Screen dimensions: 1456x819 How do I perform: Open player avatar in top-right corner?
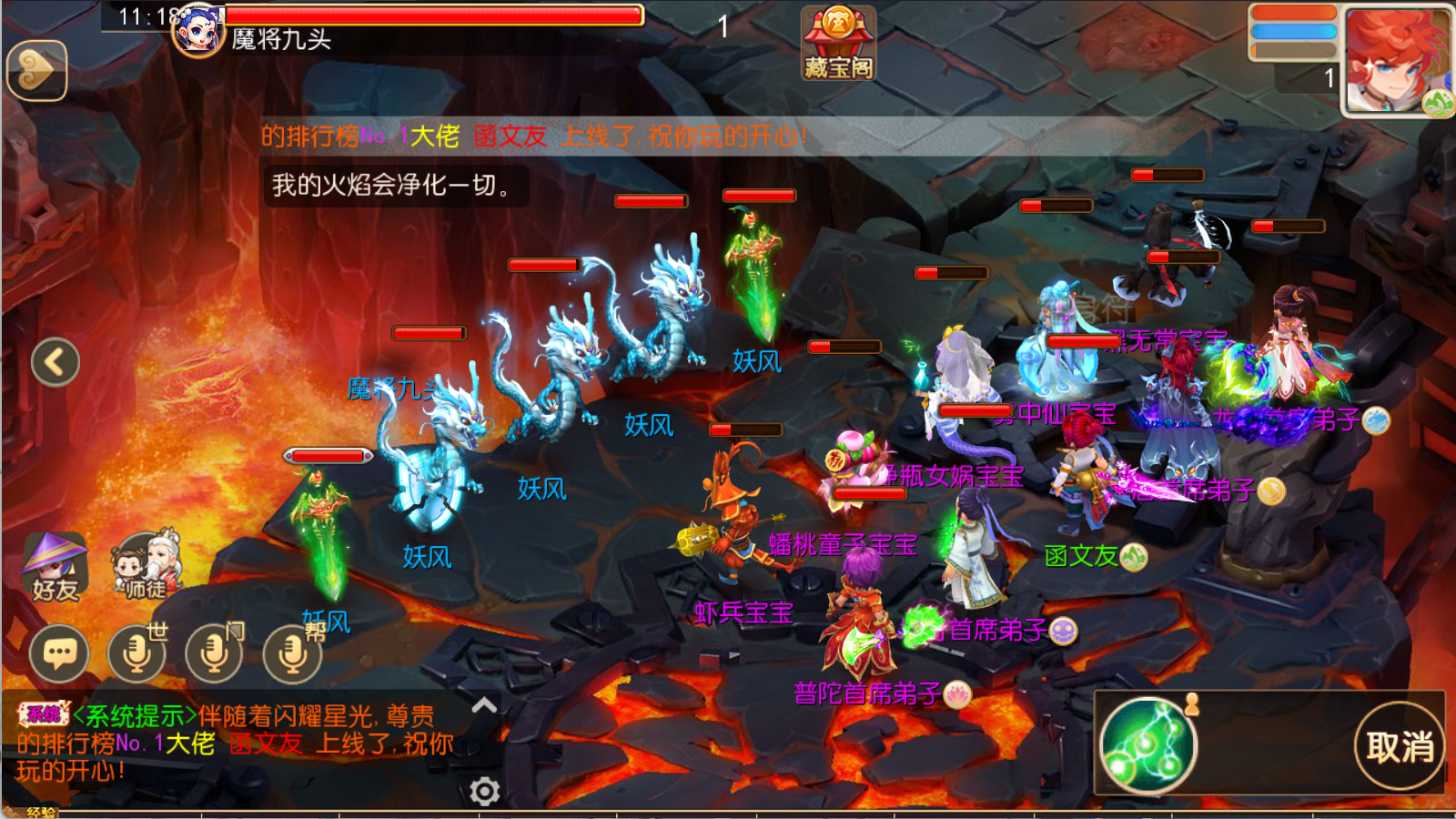[x=1395, y=59]
